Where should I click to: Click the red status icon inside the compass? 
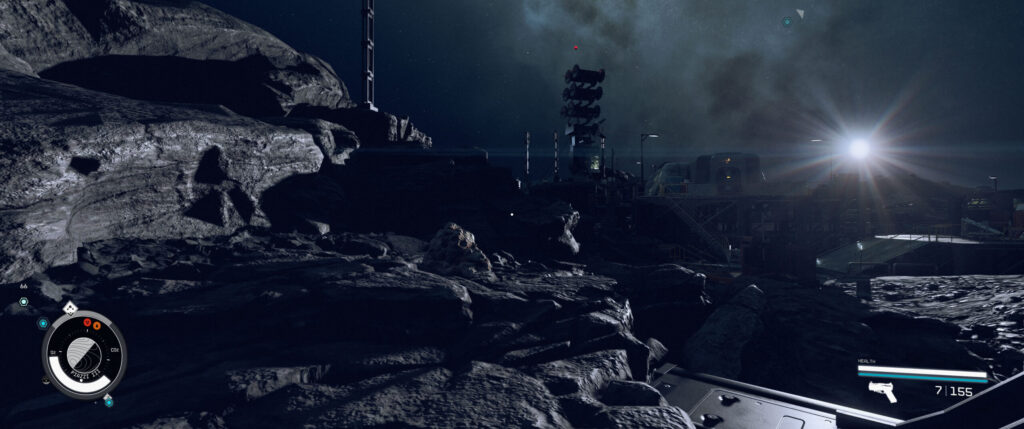pos(87,322)
